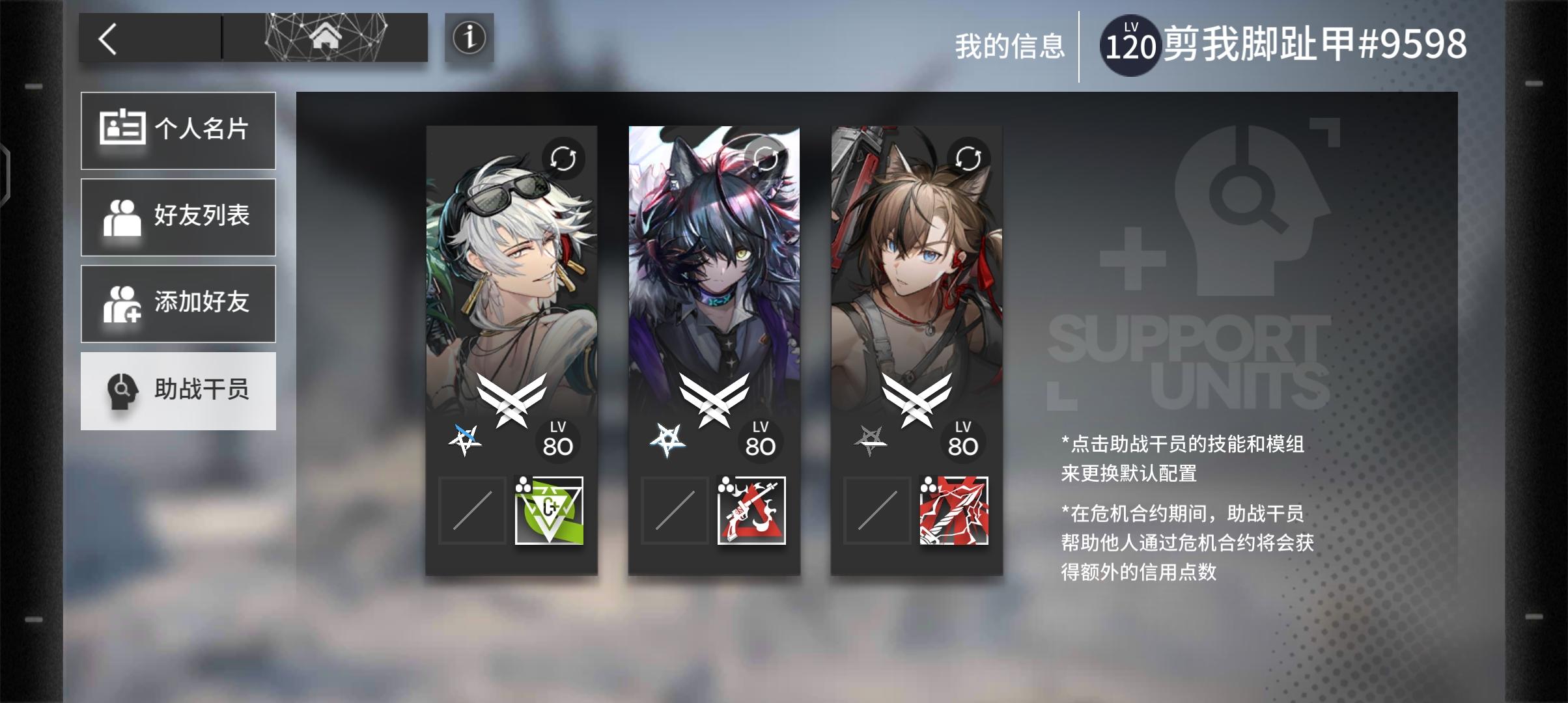This screenshot has height=703, width=1568.
Task: Swap the rightmost support operator
Action: pos(970,158)
